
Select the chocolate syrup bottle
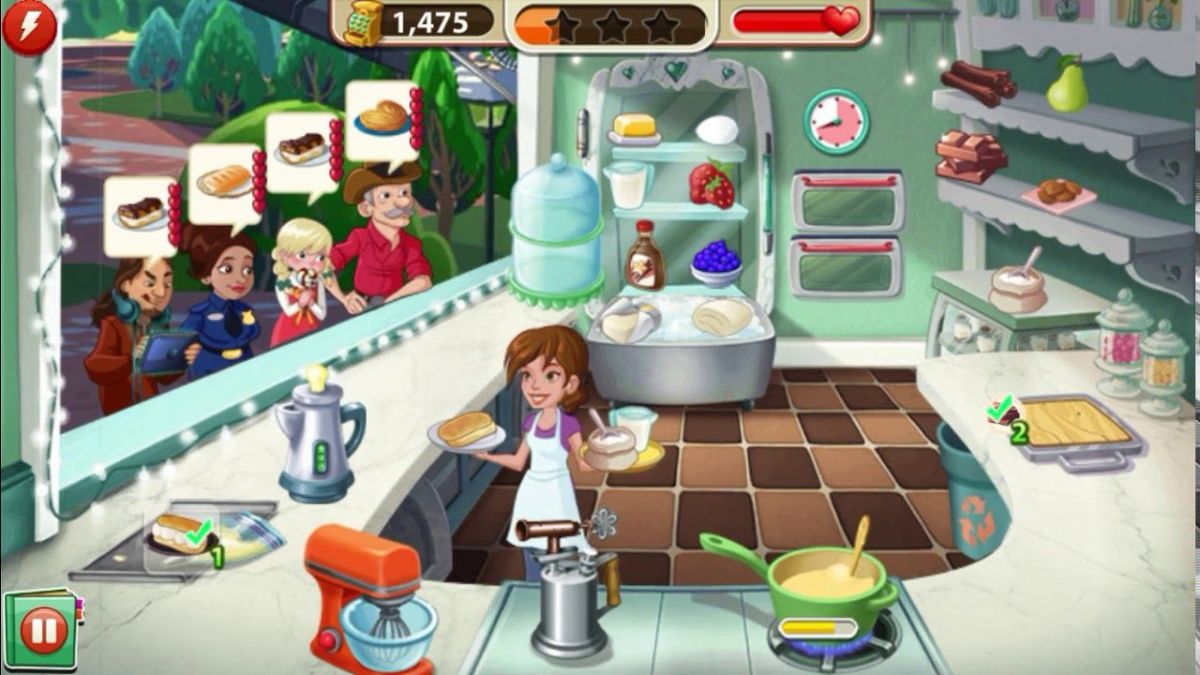[x=645, y=256]
